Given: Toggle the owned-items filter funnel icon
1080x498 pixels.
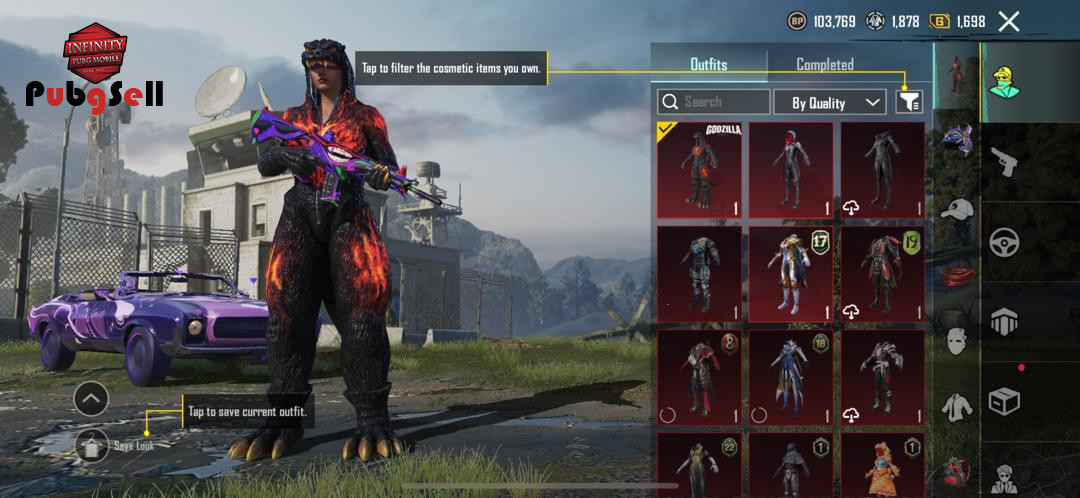Looking at the screenshot, I should [908, 101].
